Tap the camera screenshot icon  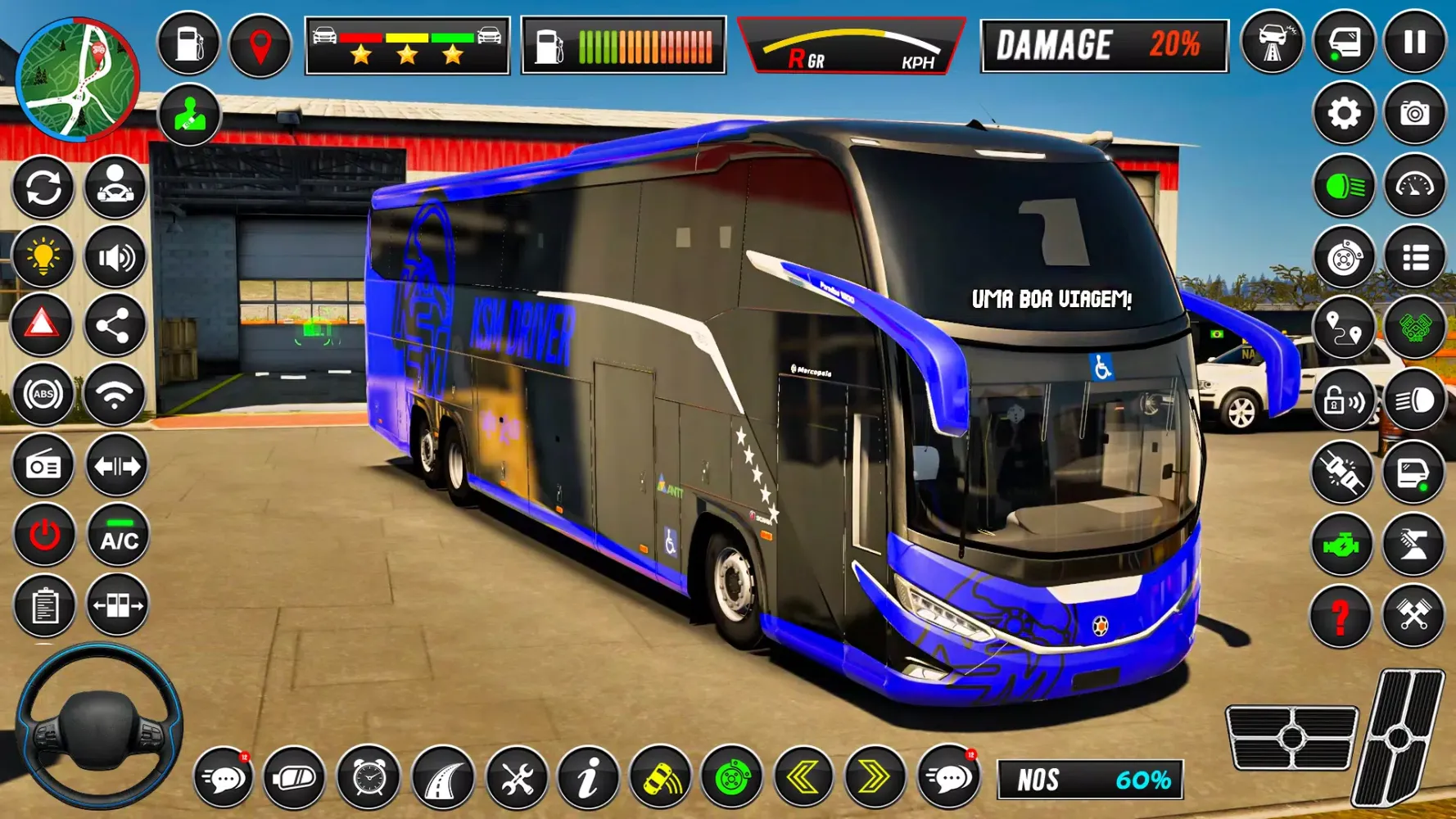point(1414,114)
